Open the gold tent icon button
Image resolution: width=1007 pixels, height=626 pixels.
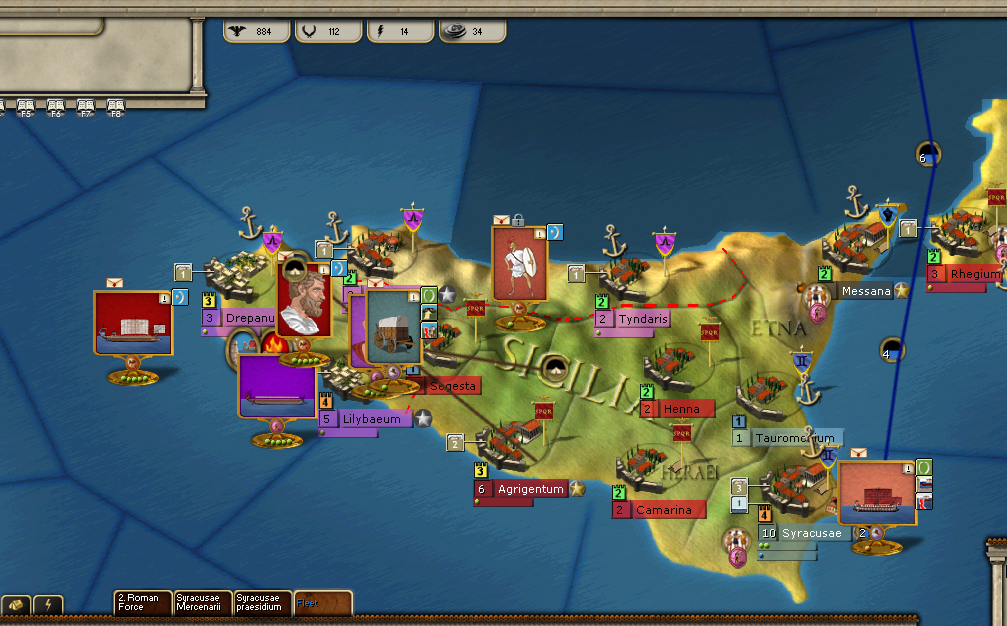click(17, 605)
